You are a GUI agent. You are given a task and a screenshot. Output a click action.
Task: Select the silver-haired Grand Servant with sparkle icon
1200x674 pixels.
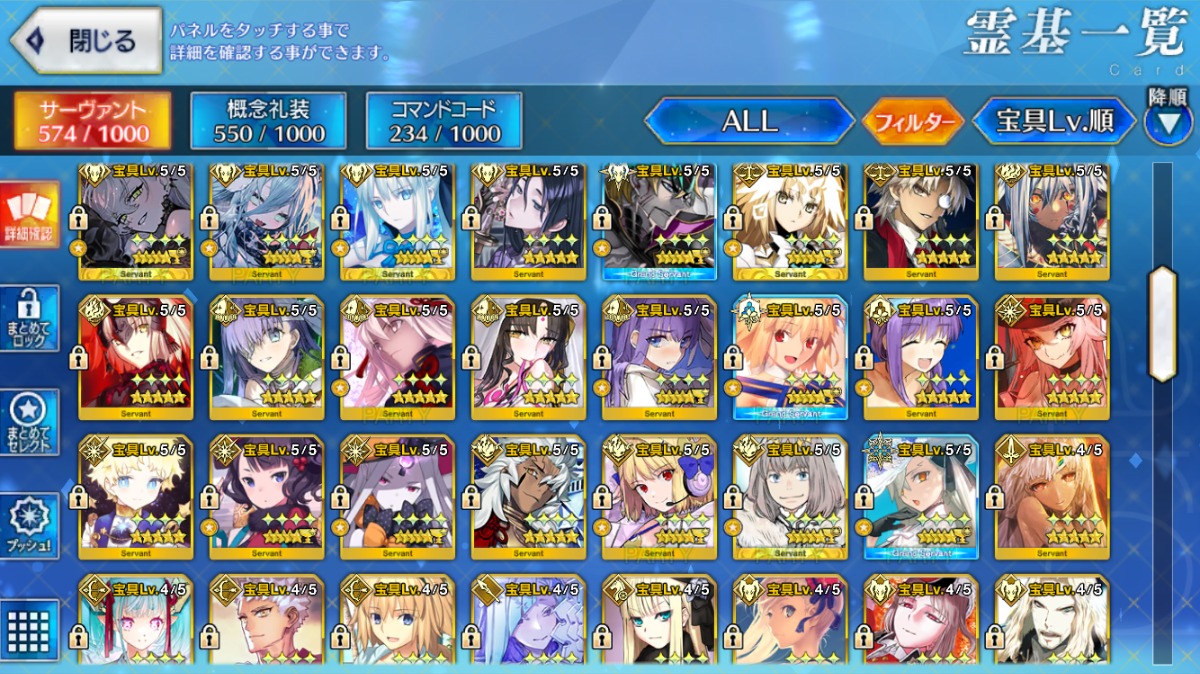pos(921,496)
